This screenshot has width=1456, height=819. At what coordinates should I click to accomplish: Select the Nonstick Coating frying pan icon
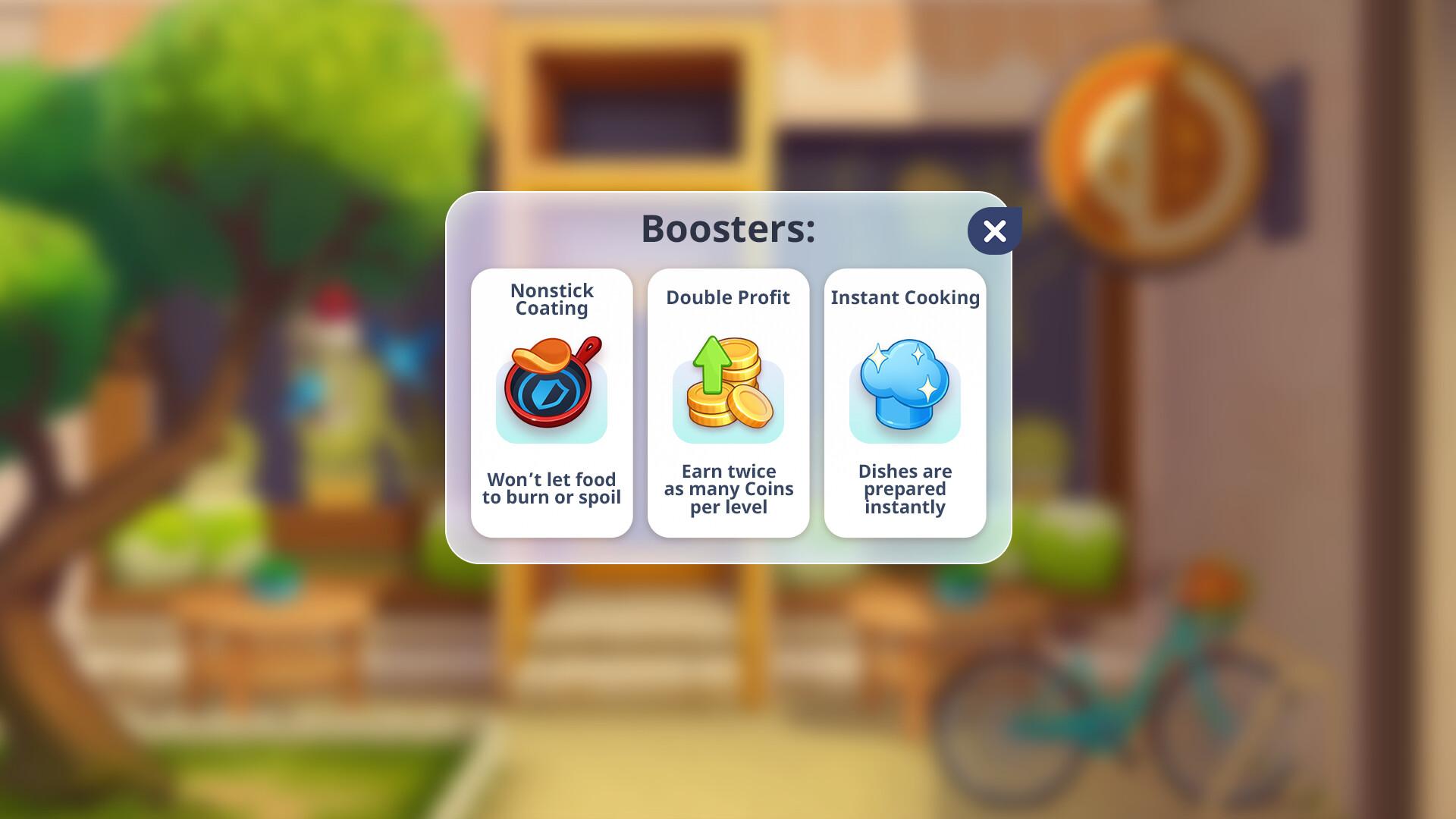coord(551,389)
